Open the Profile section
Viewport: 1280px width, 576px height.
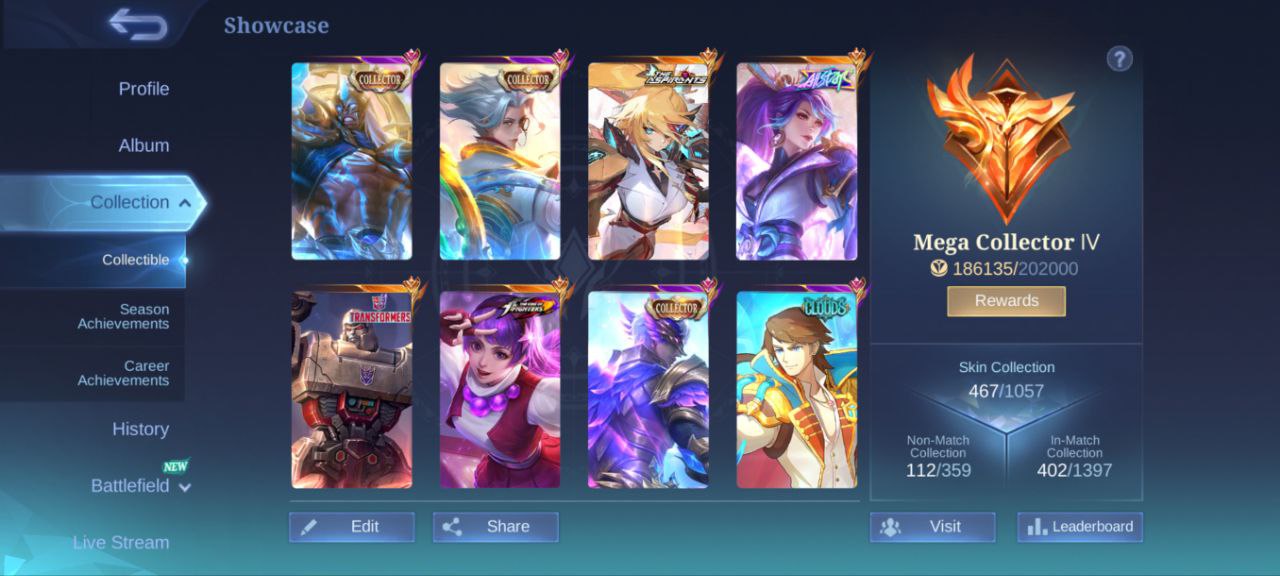pyautogui.click(x=143, y=89)
